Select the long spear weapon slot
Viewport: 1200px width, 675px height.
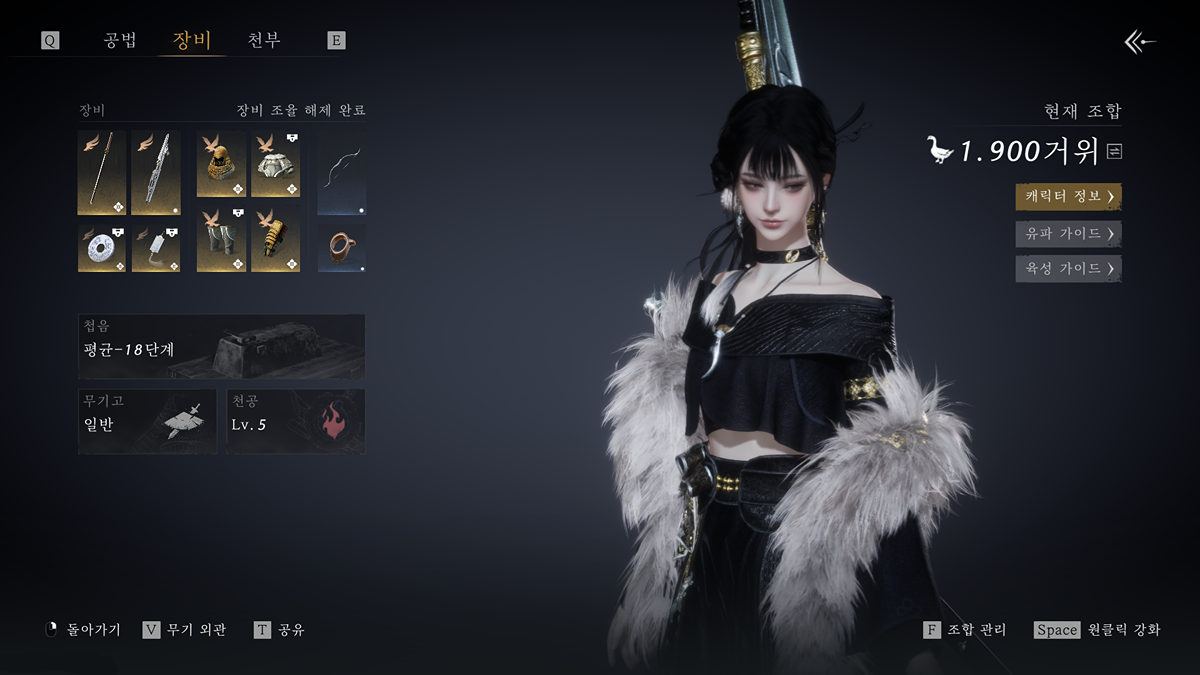[x=102, y=172]
